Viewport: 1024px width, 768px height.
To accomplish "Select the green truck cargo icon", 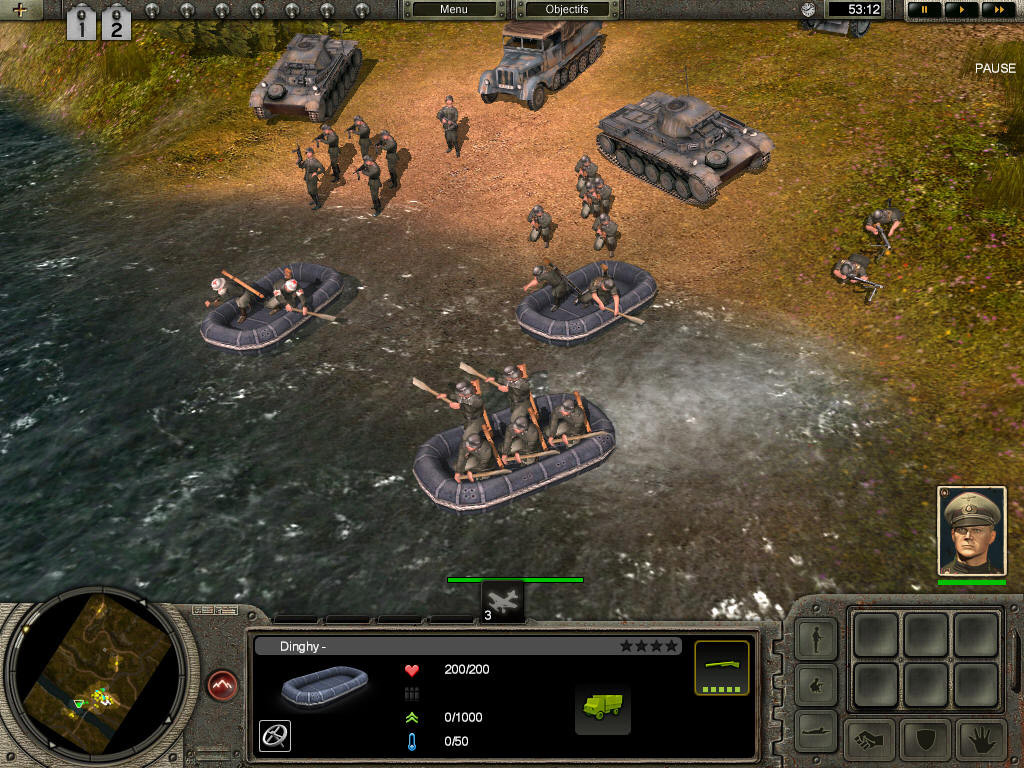I will [602, 706].
